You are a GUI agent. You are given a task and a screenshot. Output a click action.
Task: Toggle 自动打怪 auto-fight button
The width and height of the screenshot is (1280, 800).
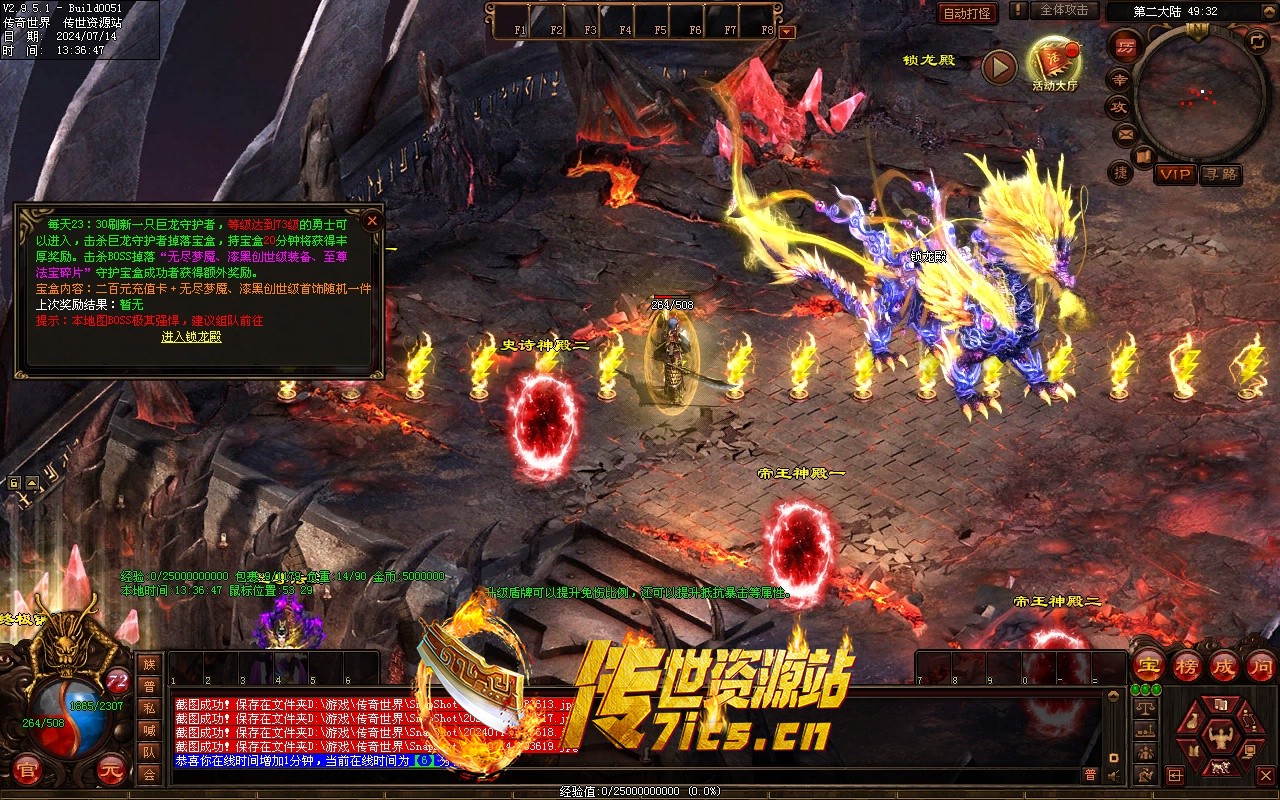[x=967, y=13]
